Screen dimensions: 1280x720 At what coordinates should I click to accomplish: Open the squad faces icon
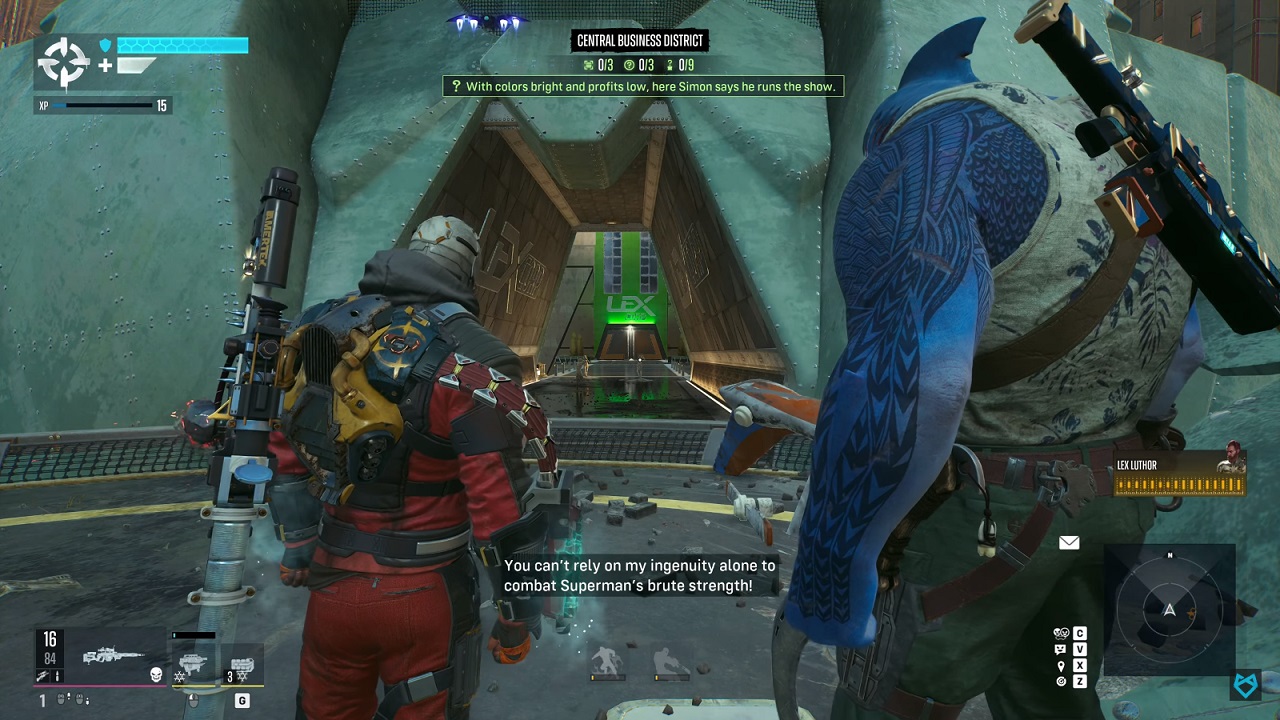(1061, 633)
